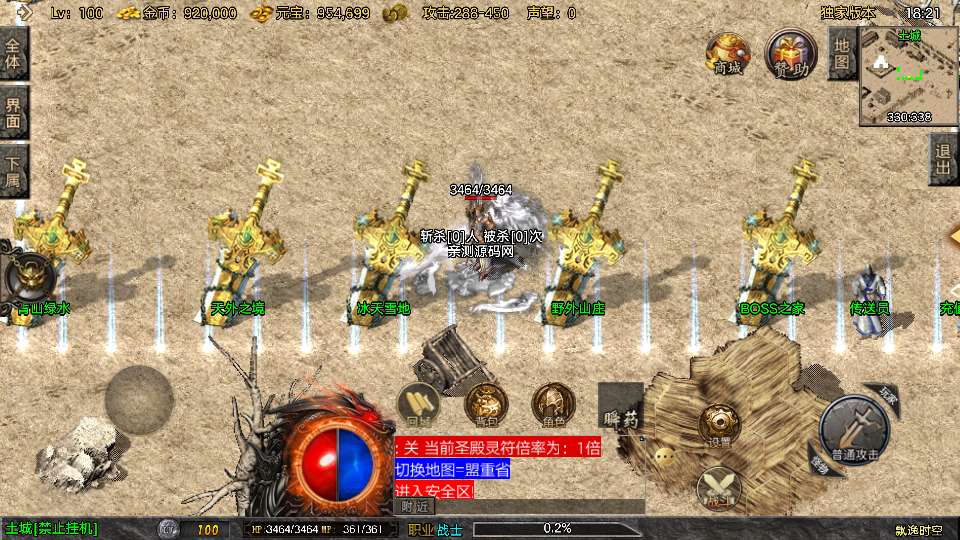Select the 界面 side tab
960x540 pixels.
tap(13, 112)
